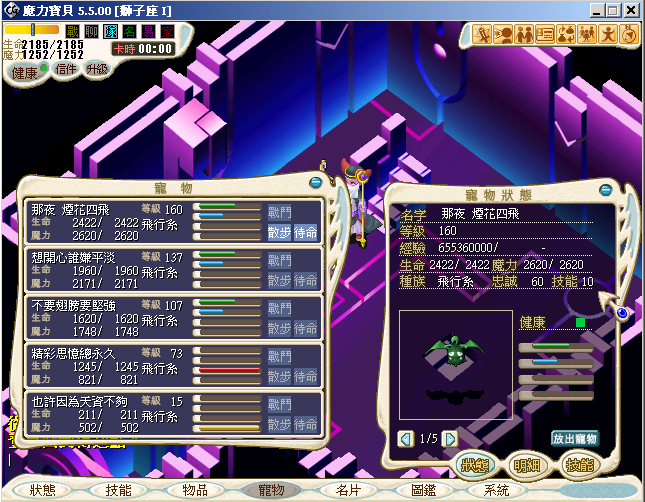Set pet 想開心誰嫌平淡 to 戰鬥

coord(279,260)
